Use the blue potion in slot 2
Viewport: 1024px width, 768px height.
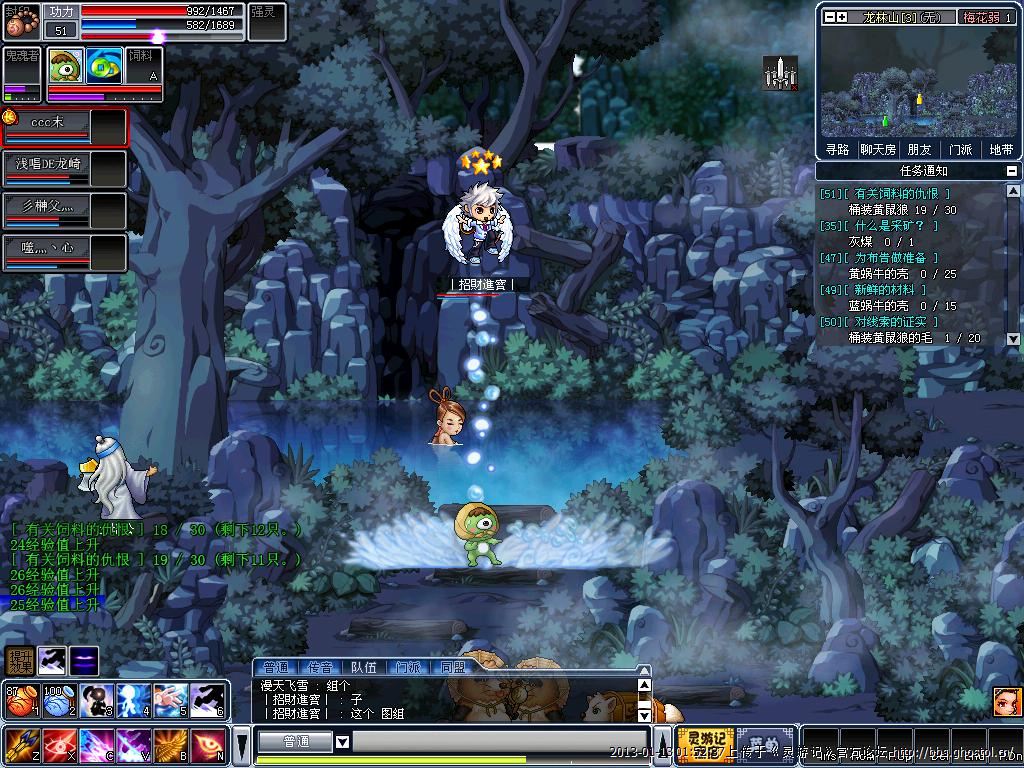(56, 700)
